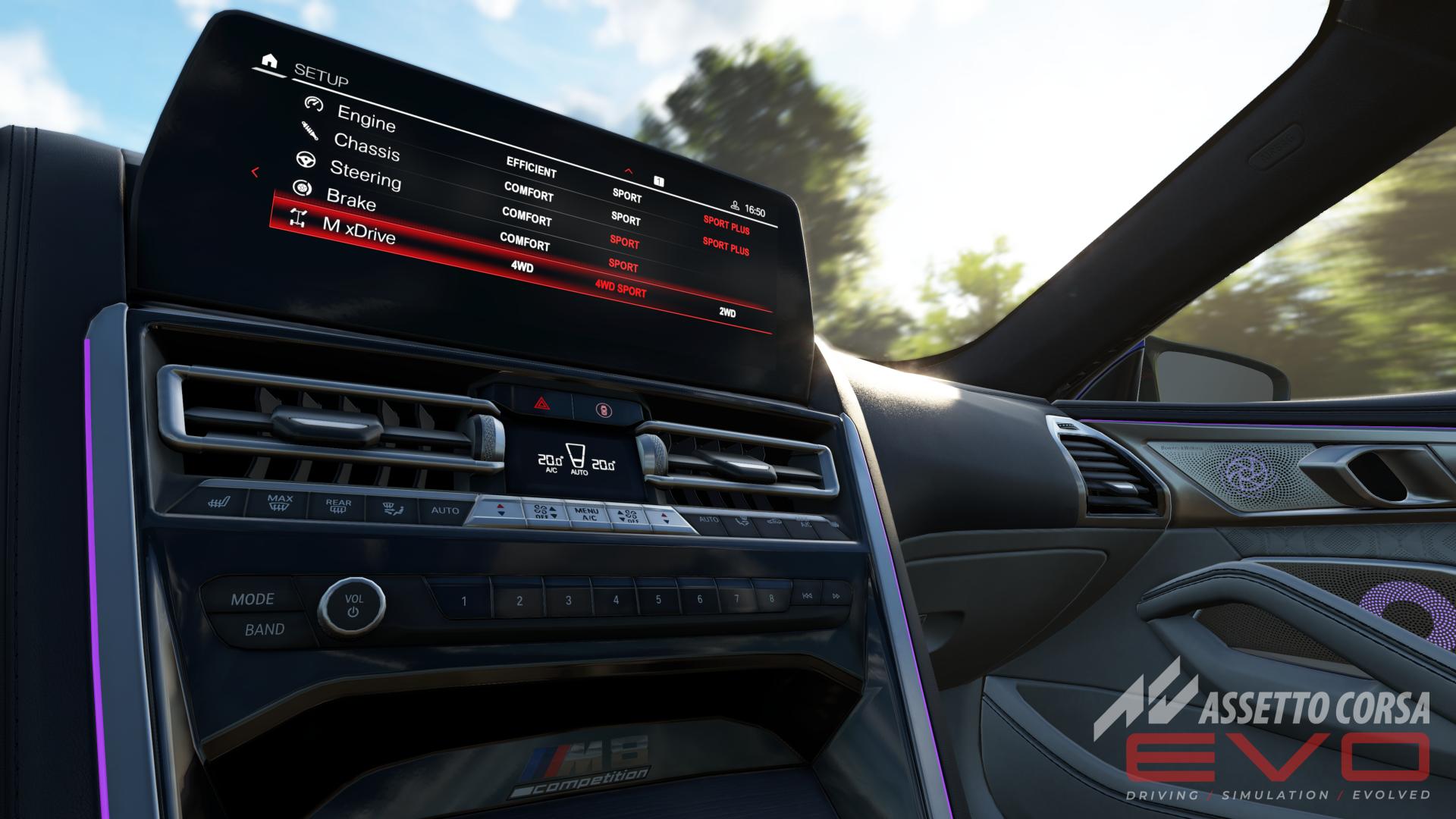Screen dimensions: 1456x819
Task: Toggle the fan OFF control on the climate panel
Action: (541, 511)
